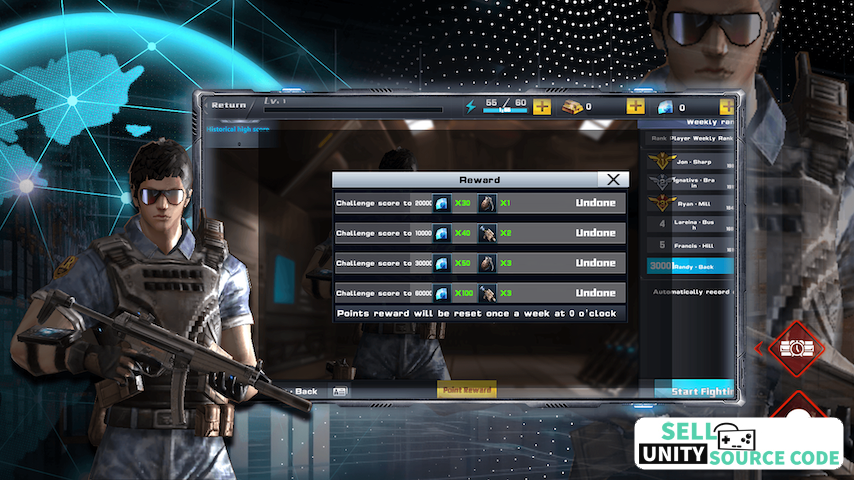The height and width of the screenshot is (480, 854).
Task: Claim the 20000 challenge score reward
Action: [x=595, y=204]
